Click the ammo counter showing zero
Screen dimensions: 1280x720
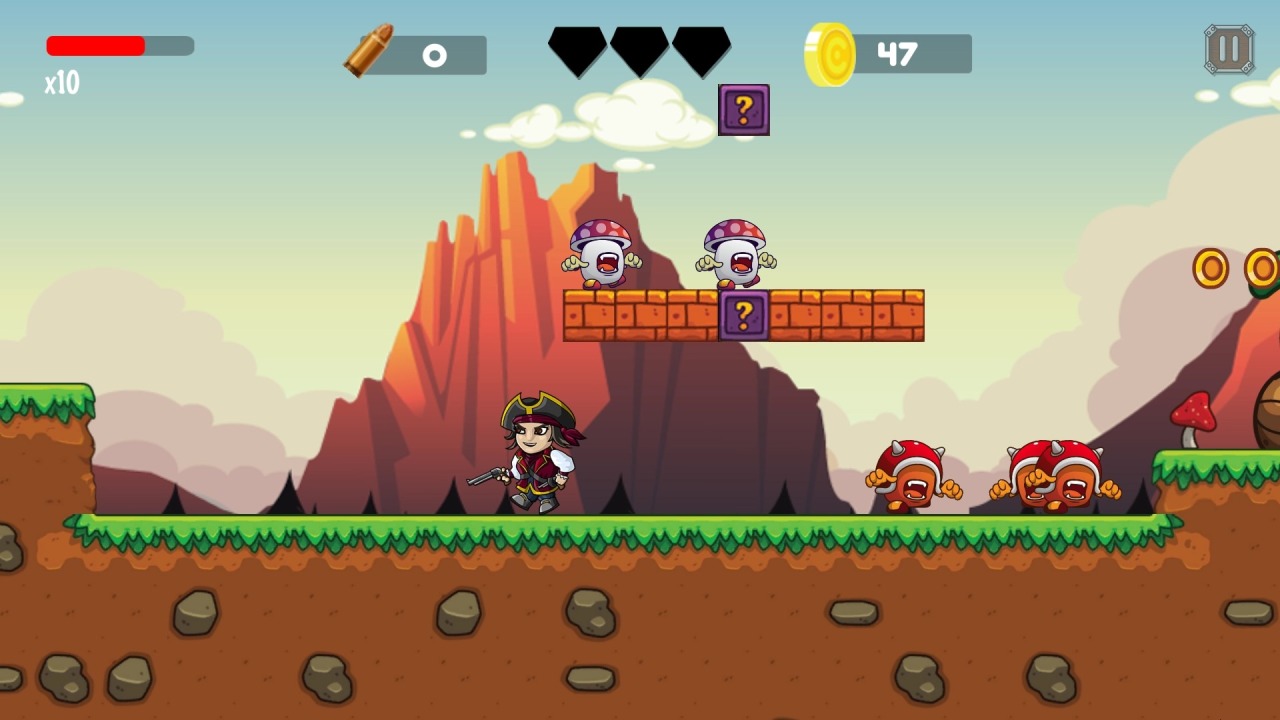[434, 55]
